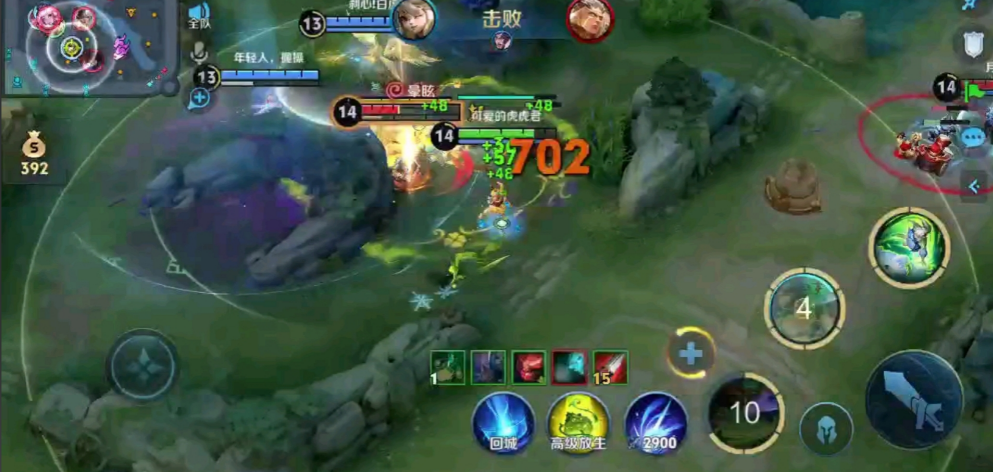This screenshot has width=993, height=472.
Task: Tap the virtual movement joystick
Action: (x=143, y=366)
